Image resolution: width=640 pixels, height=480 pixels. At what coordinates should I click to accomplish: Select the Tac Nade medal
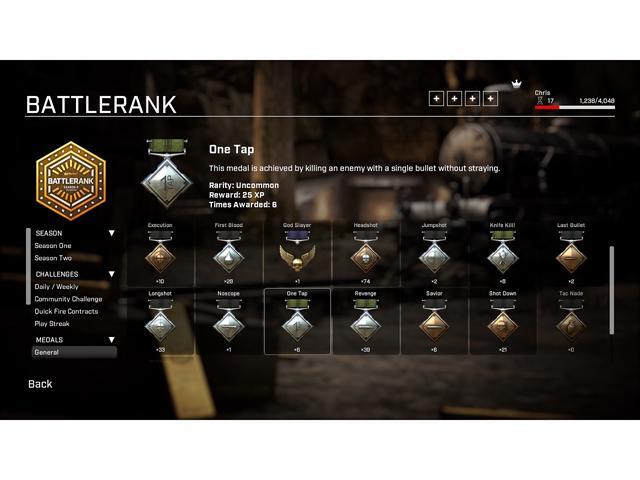coord(570,324)
